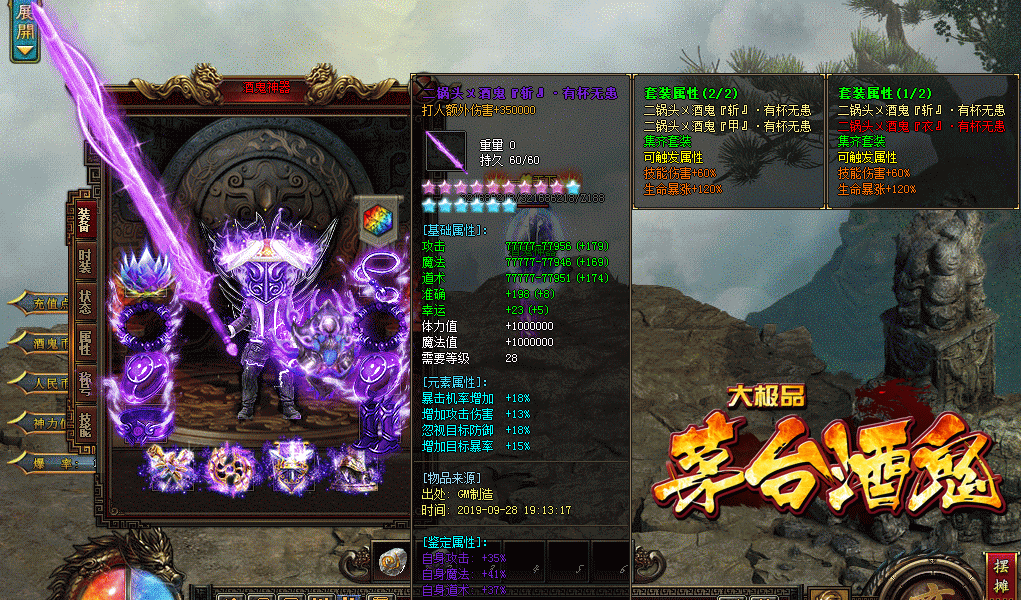The image size is (1021, 600).
Task: Select the 人民币 currency button
Action: point(48,383)
